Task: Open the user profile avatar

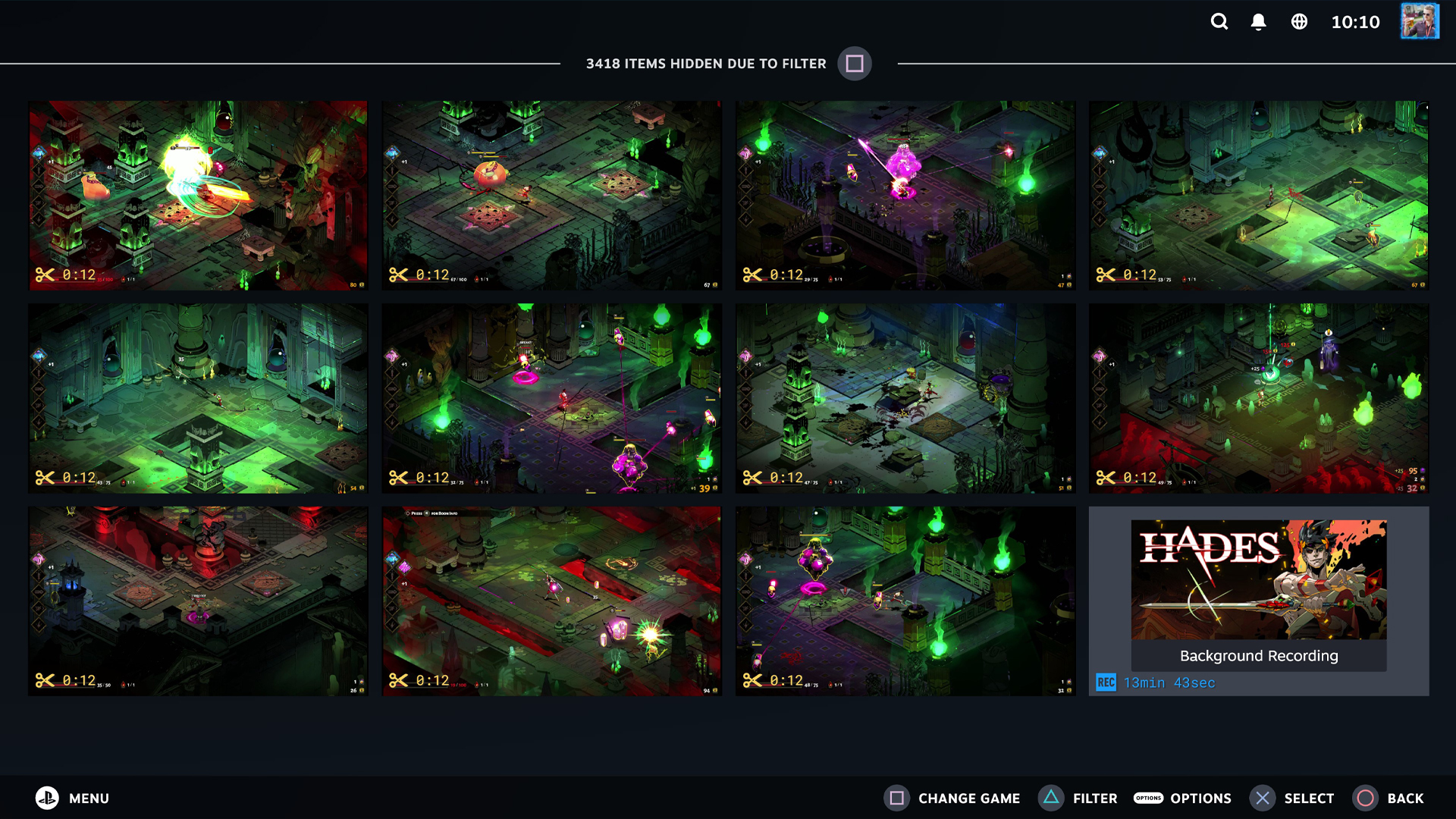Action: click(1419, 22)
